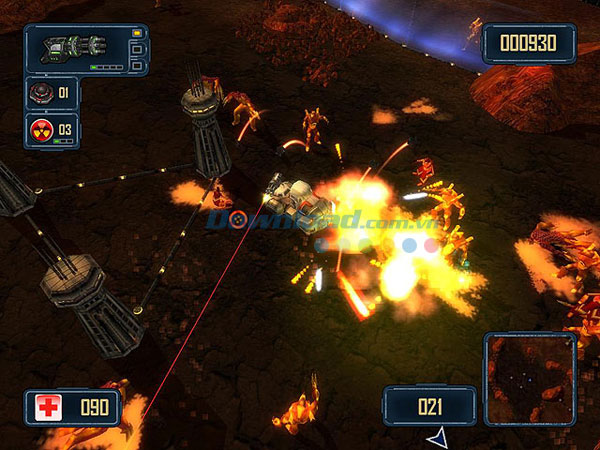The image size is (600, 450).
Task: Click the landmine item icon
Action: (x=39, y=95)
